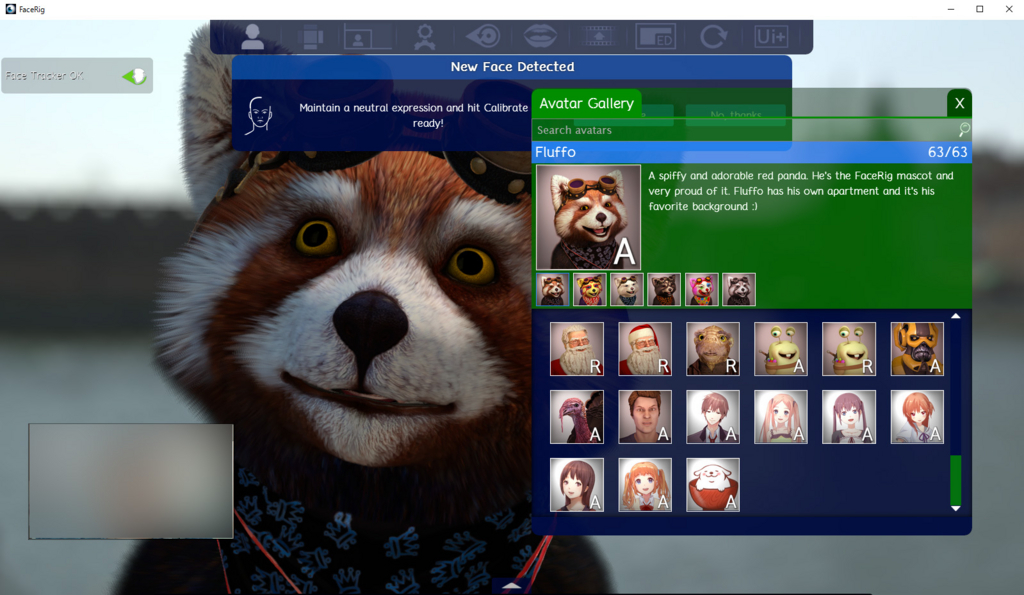Click the circular arrow toolbar icon
This screenshot has width=1024, height=595.
[x=713, y=37]
